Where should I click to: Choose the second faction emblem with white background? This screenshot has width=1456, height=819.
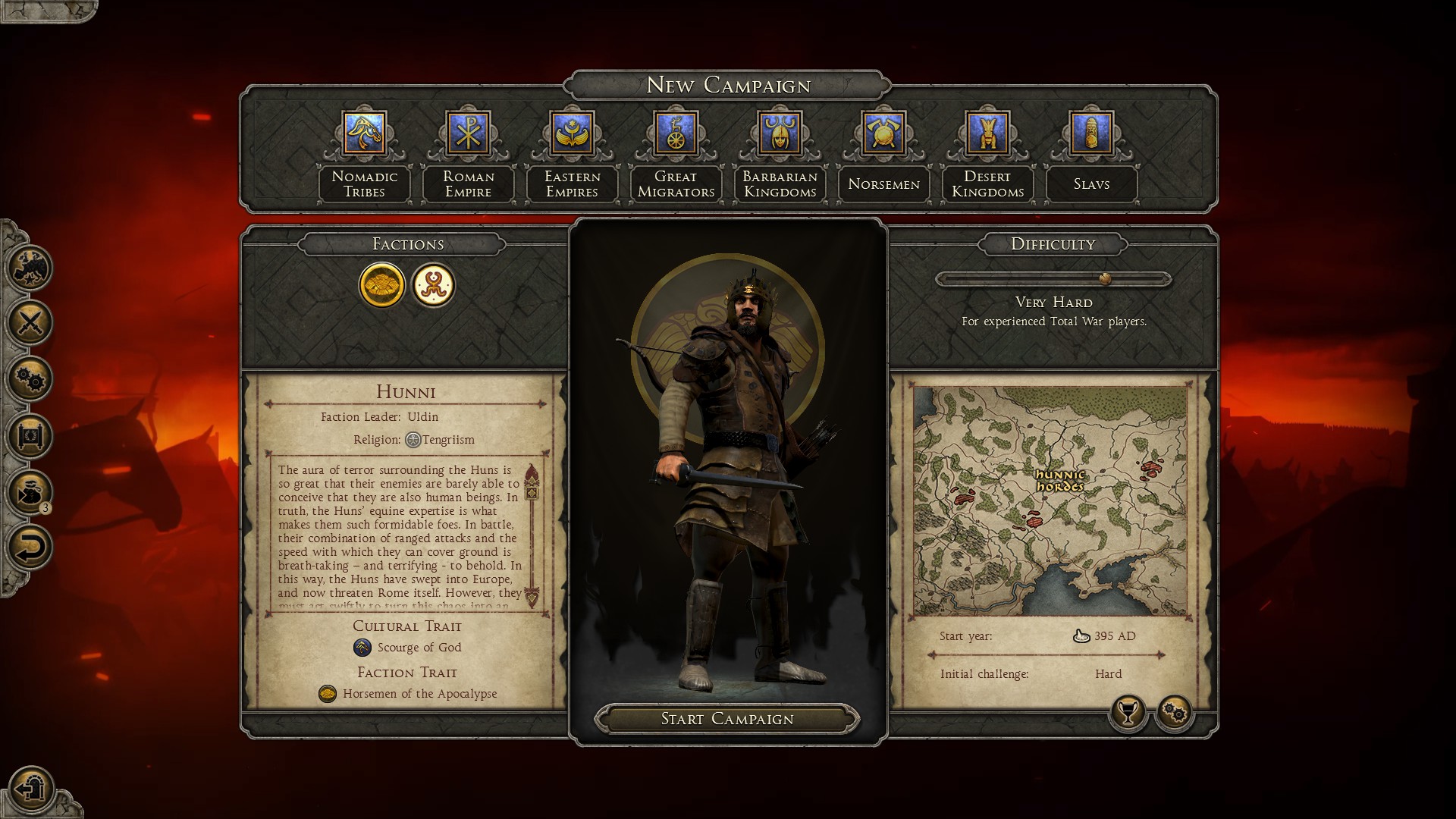click(433, 285)
